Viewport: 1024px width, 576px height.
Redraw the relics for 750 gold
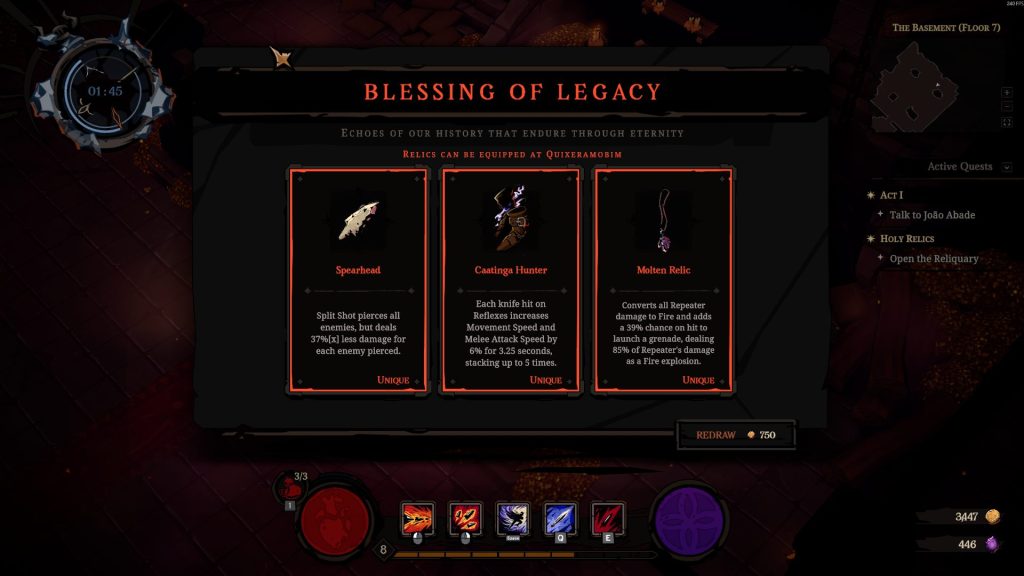pyautogui.click(x=738, y=435)
